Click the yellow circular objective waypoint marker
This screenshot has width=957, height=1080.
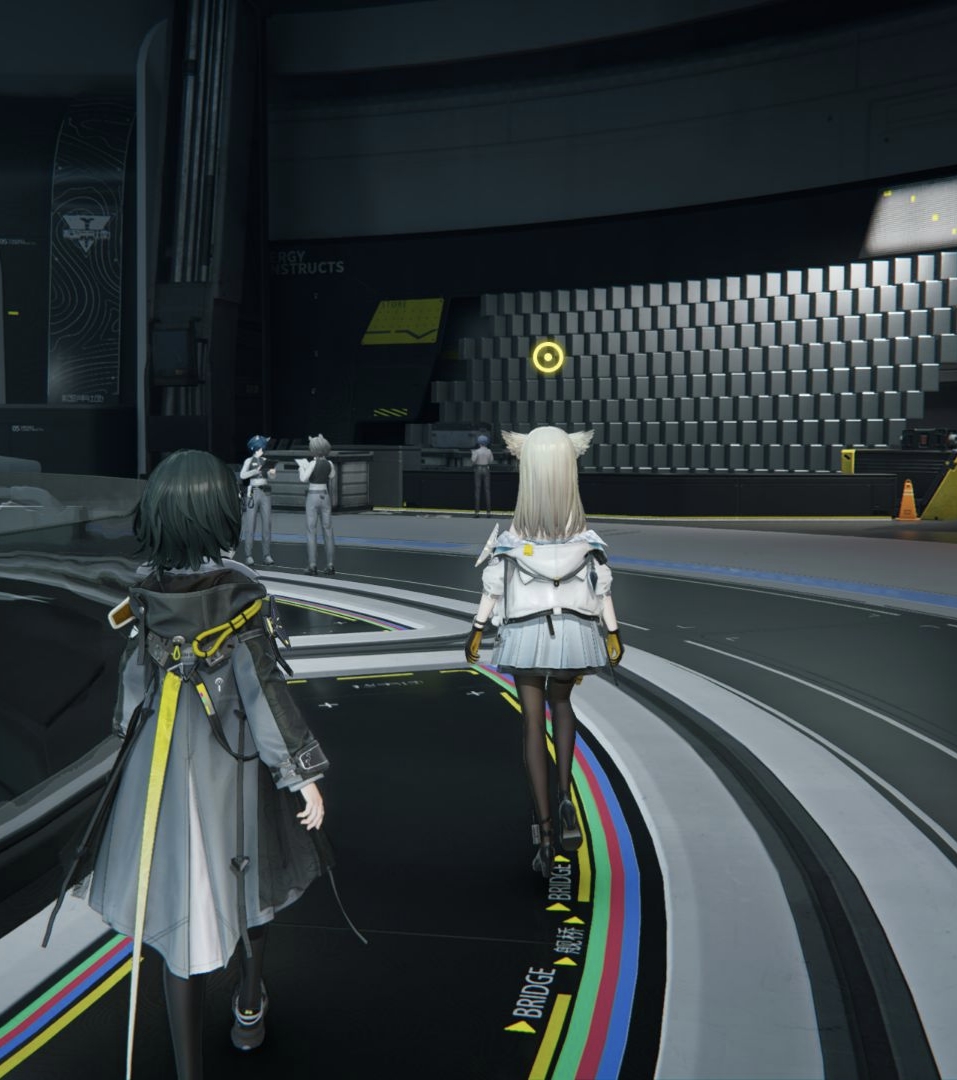548,357
